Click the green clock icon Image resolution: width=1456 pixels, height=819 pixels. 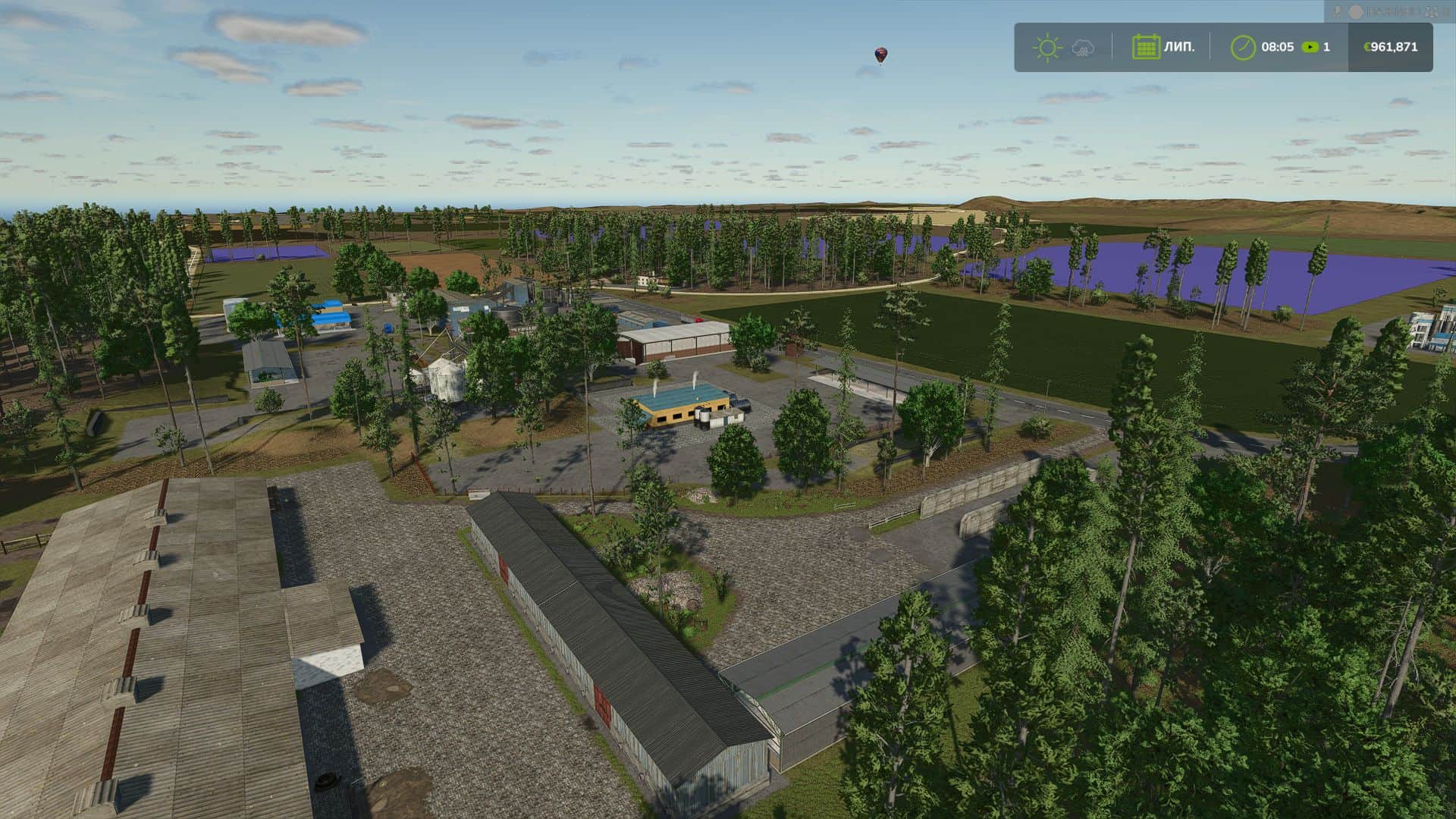(1244, 47)
